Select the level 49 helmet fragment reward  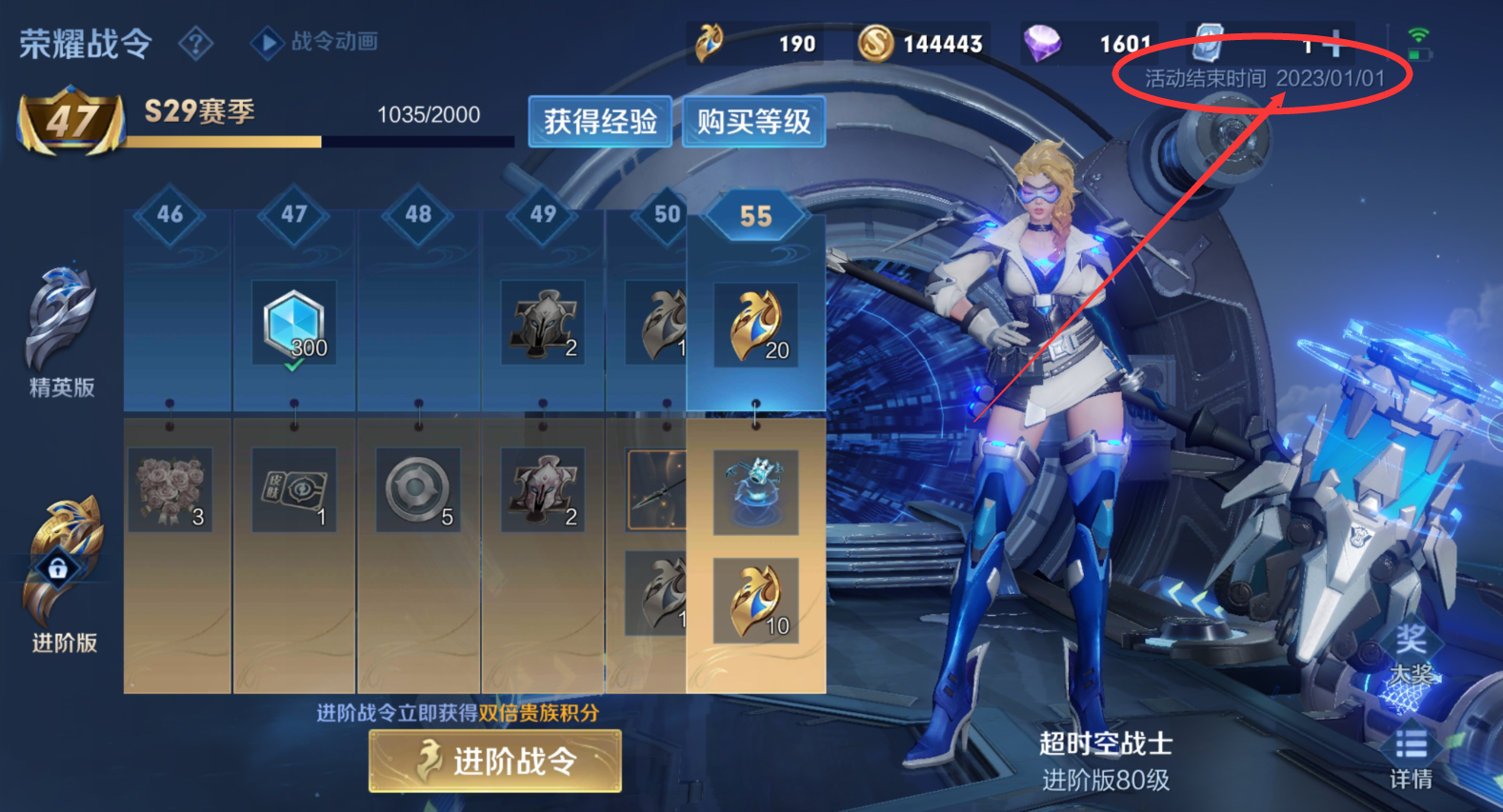pyautogui.click(x=543, y=324)
